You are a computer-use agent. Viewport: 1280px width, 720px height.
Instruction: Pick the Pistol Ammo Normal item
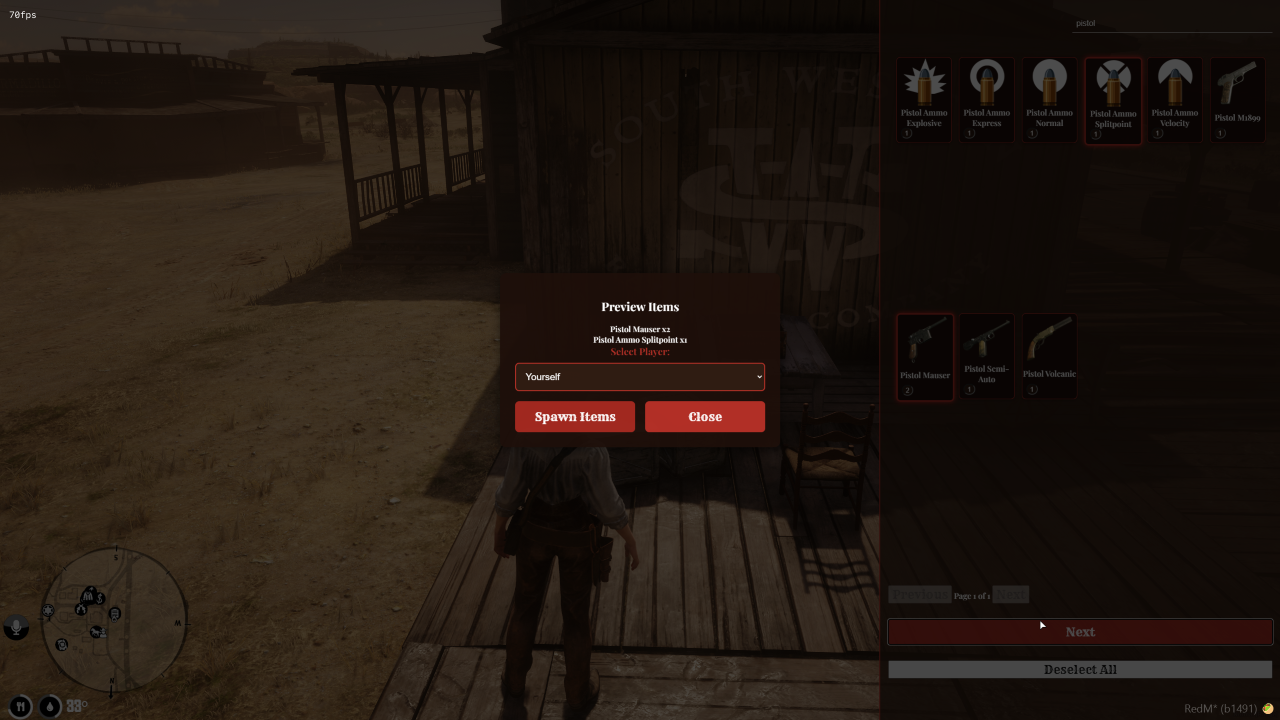1050,100
